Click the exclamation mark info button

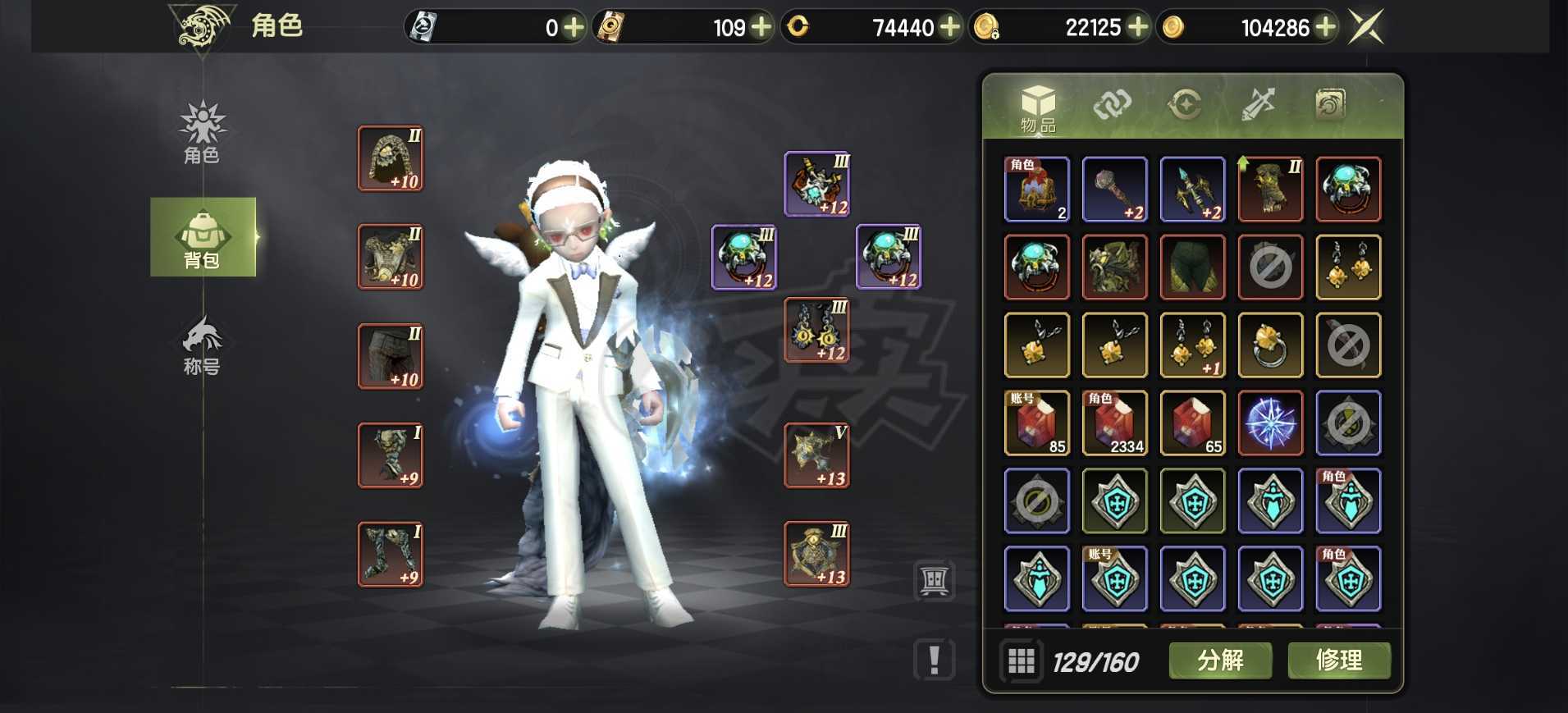click(935, 660)
